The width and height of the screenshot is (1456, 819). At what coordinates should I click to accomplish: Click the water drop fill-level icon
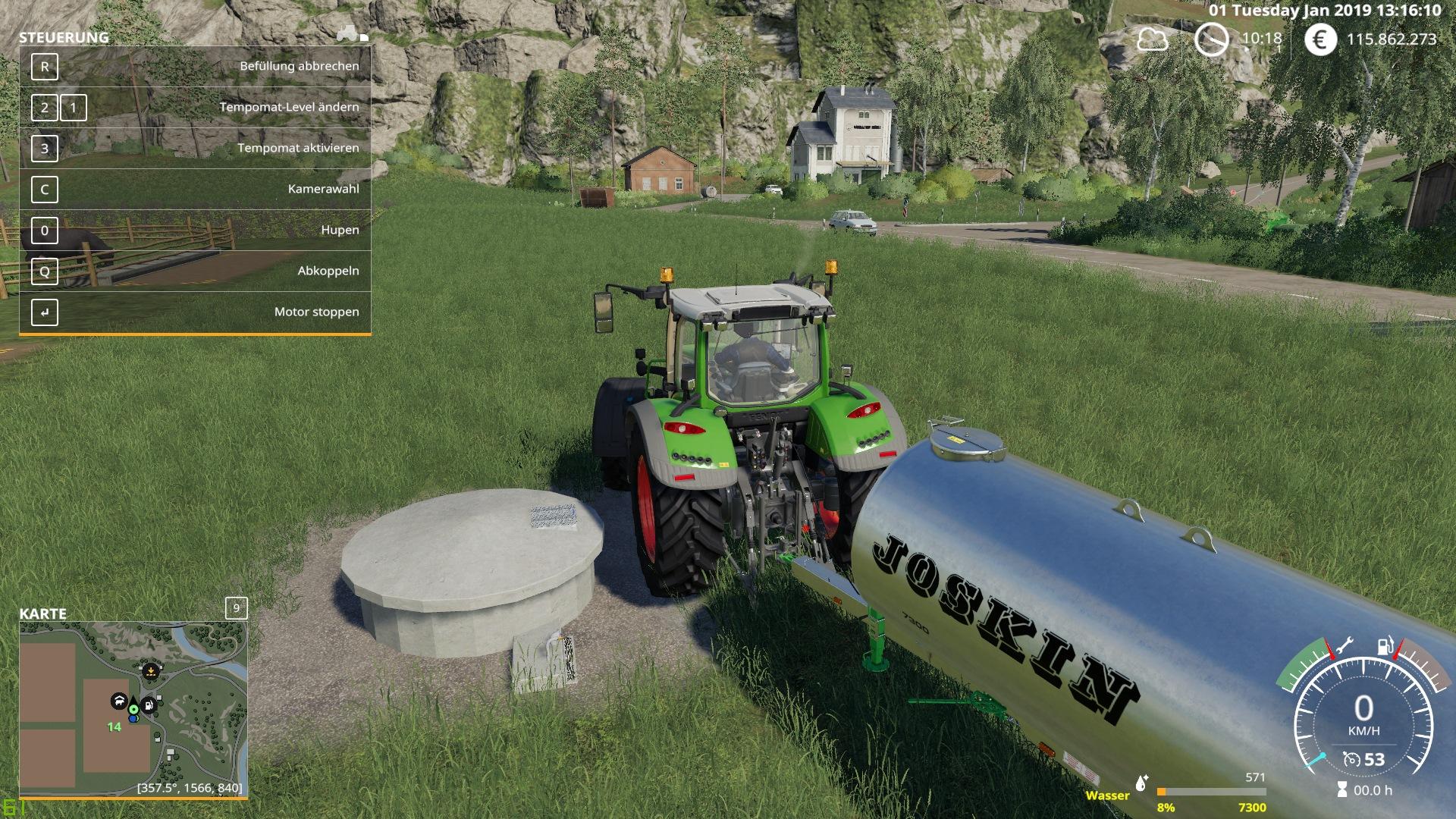click(1141, 782)
